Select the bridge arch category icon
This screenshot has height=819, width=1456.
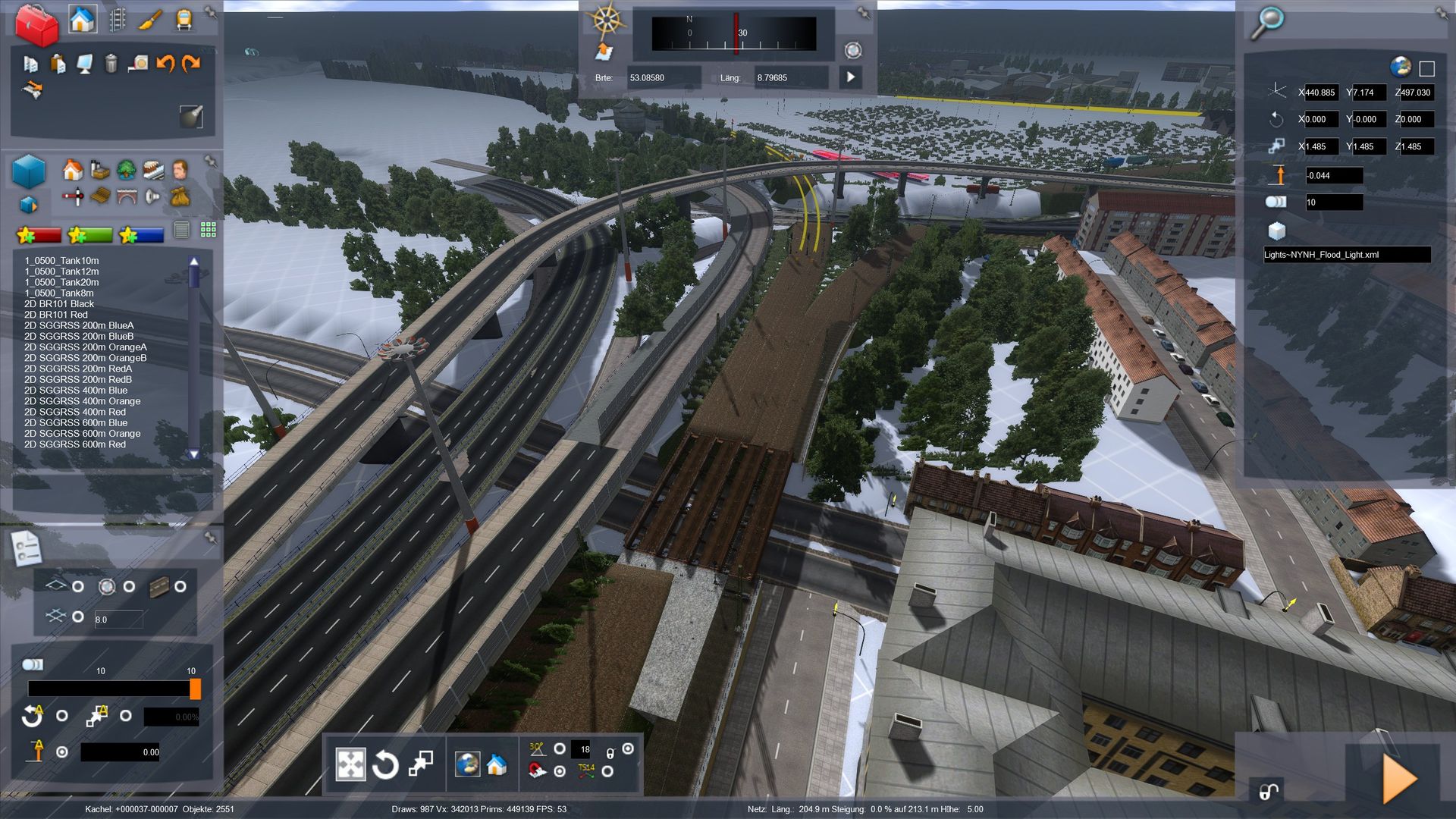(x=127, y=197)
